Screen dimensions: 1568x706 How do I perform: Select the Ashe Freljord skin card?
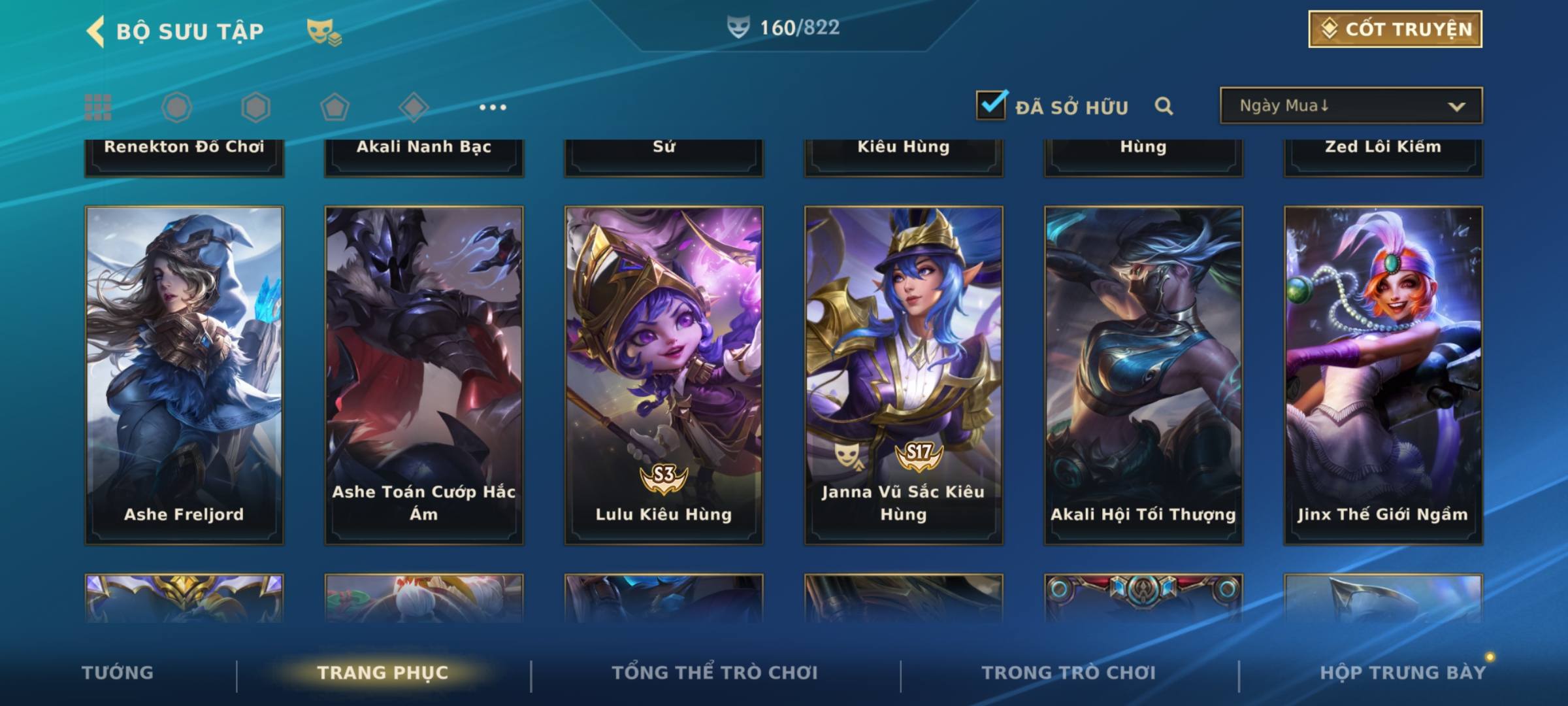(184, 375)
